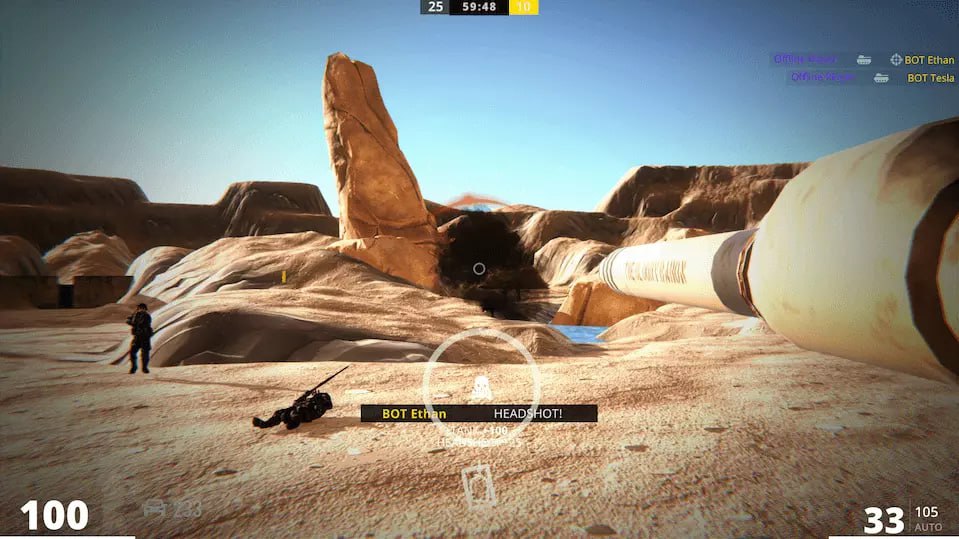Click the headshot crosshair icon beside BOT Ethan

pyautogui.click(x=896, y=60)
